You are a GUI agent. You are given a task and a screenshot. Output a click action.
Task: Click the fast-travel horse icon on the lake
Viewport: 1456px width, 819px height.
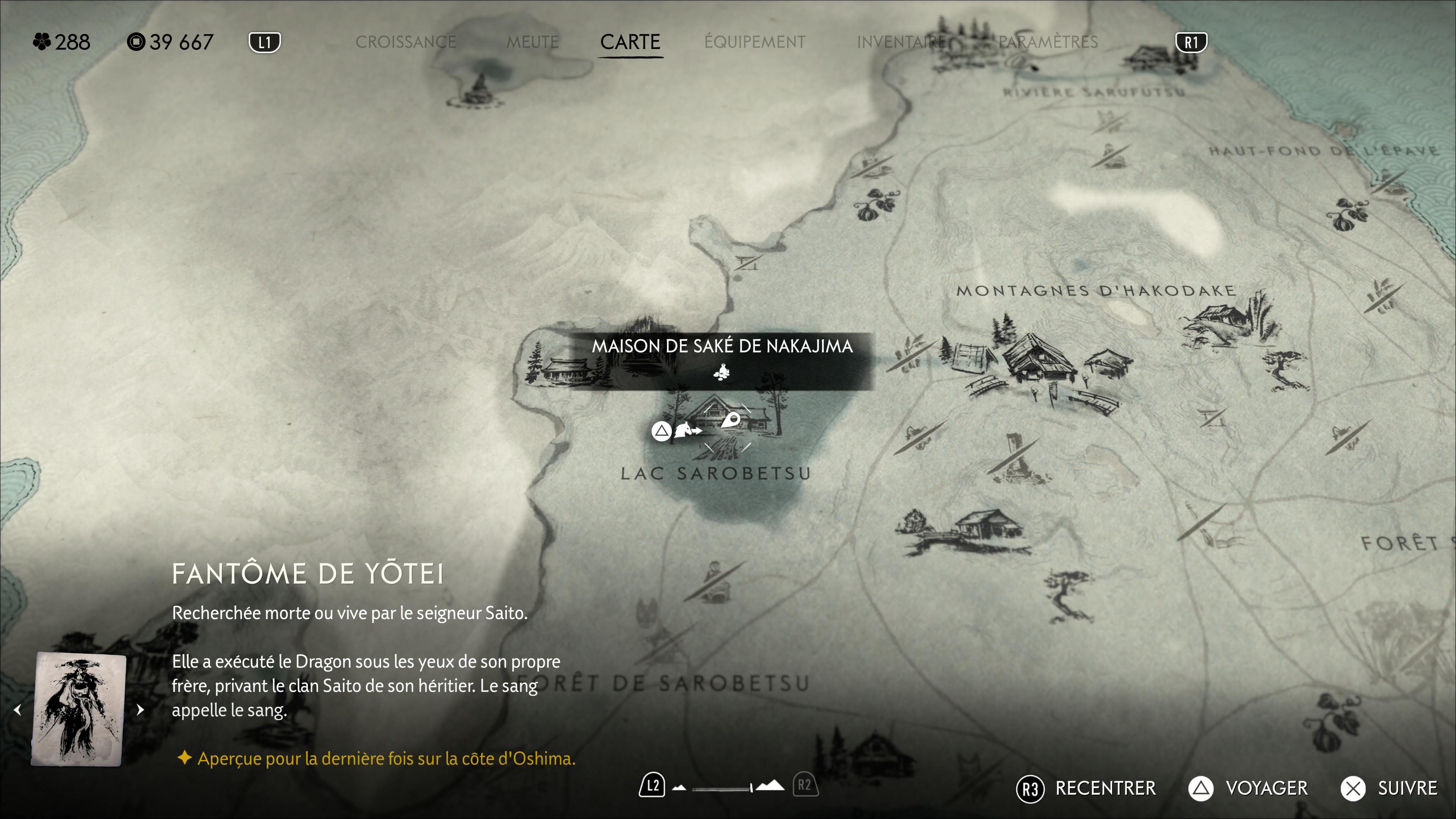(687, 431)
